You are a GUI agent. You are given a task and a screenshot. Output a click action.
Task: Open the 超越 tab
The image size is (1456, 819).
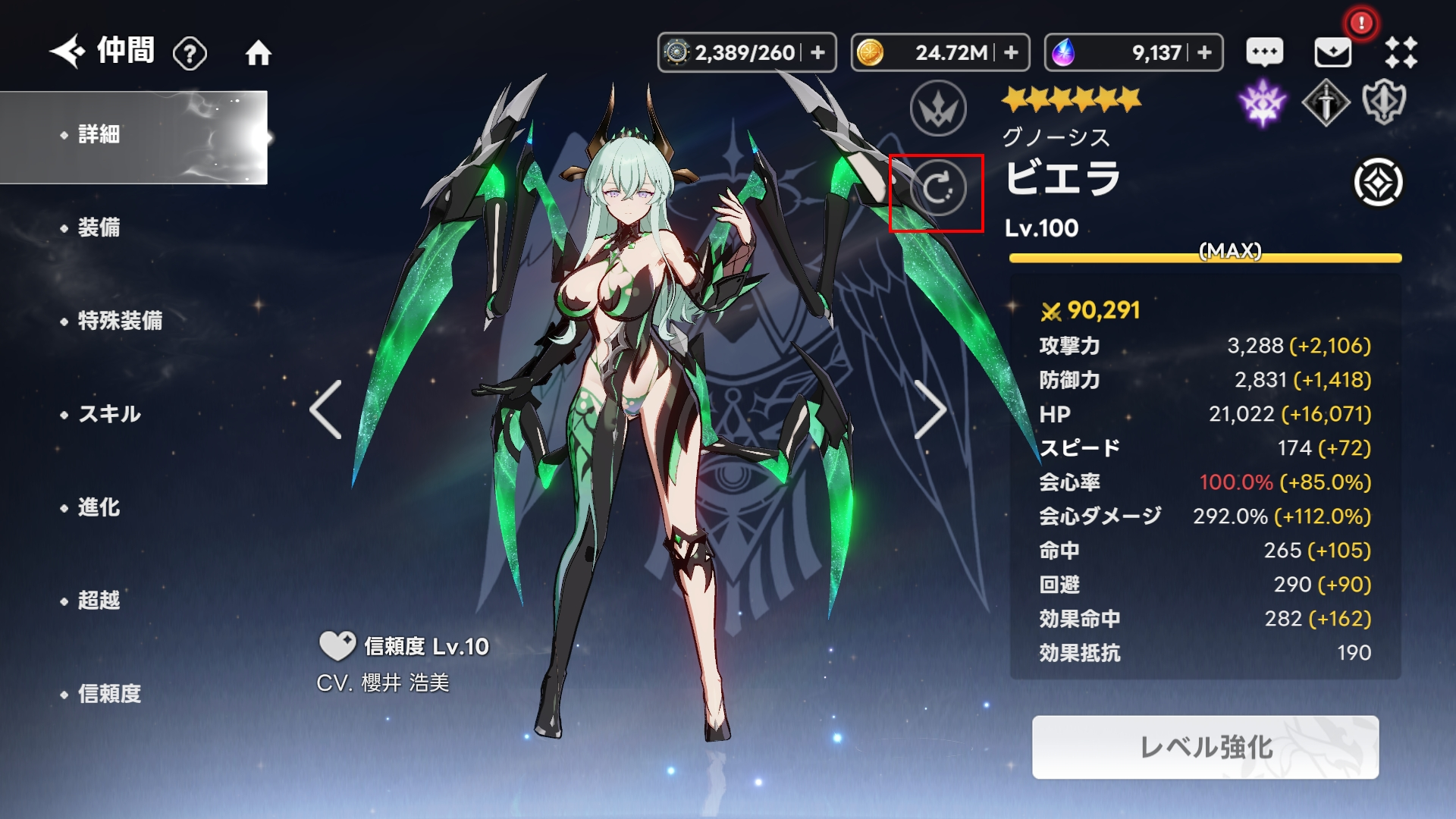[x=99, y=601]
